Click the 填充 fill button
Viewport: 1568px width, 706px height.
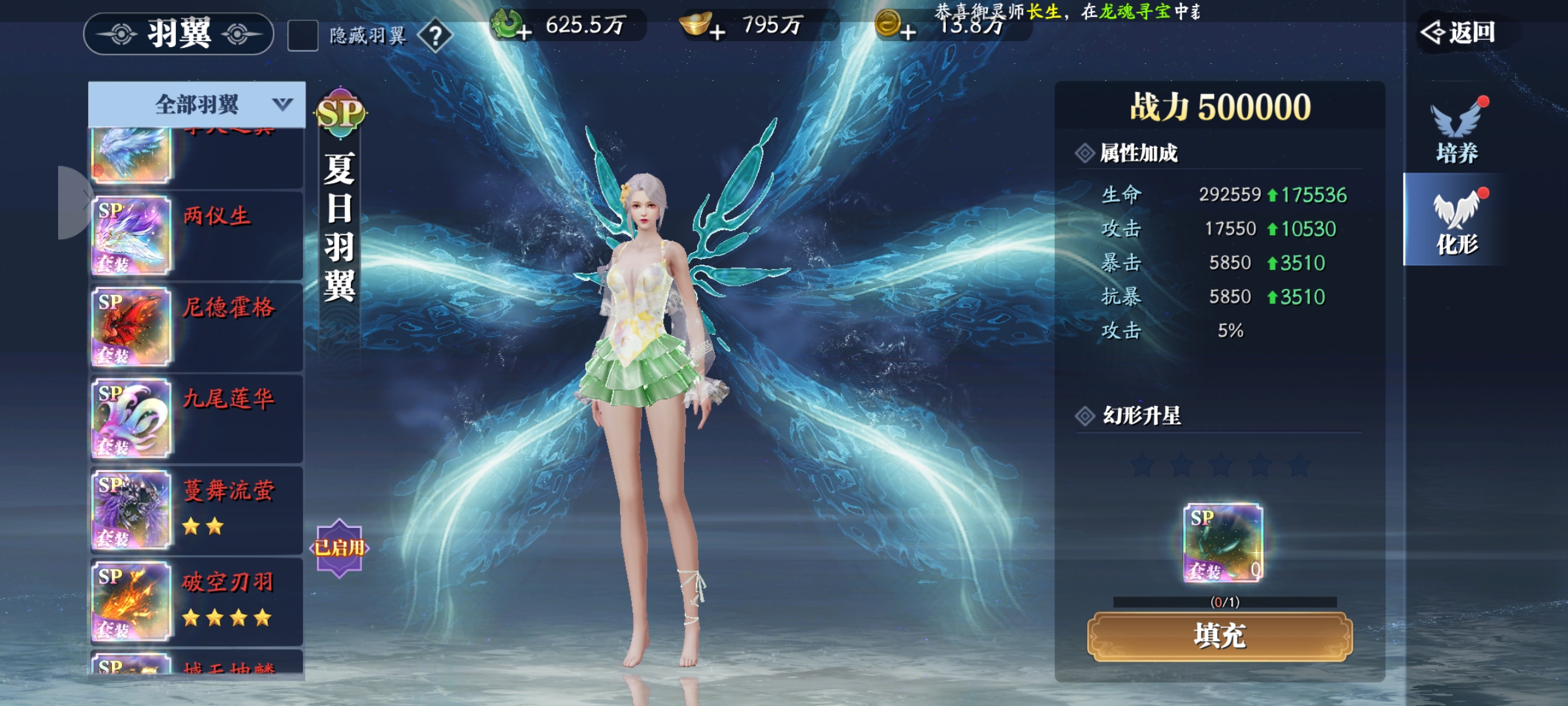tap(1220, 636)
